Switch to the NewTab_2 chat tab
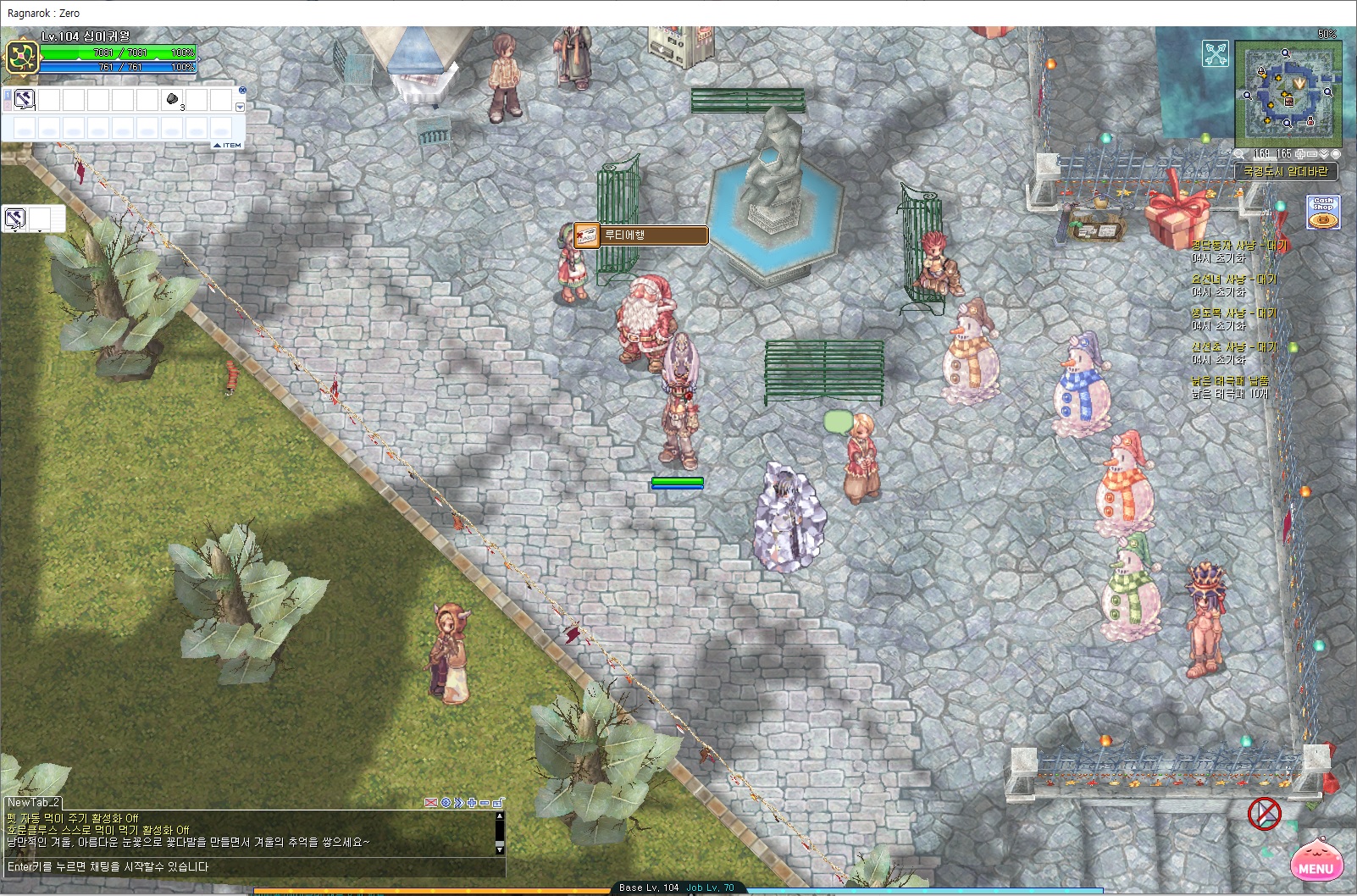The image size is (1357, 896). [33, 802]
